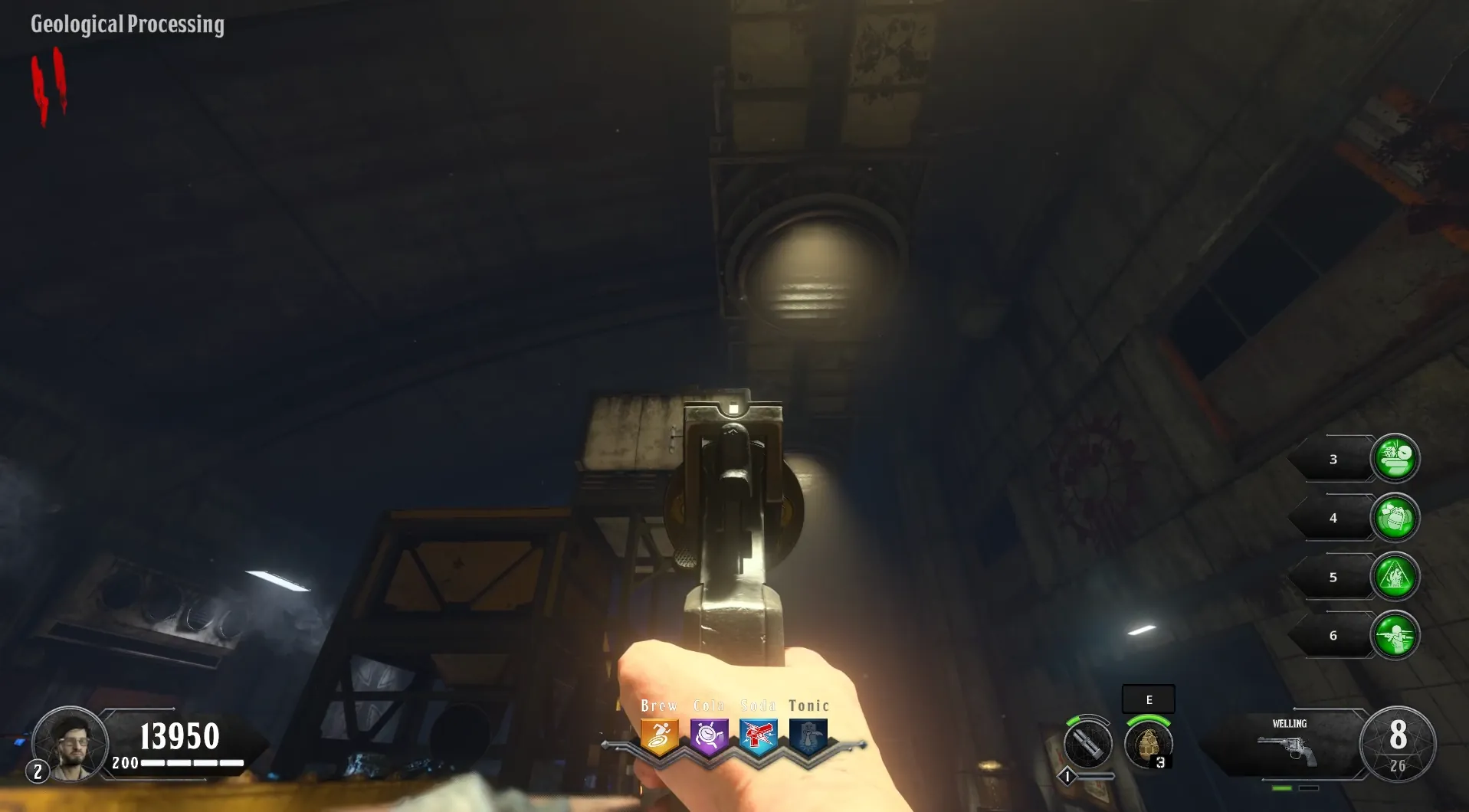
Task: Select the Welling revolver weapon panel
Action: [x=1289, y=745]
